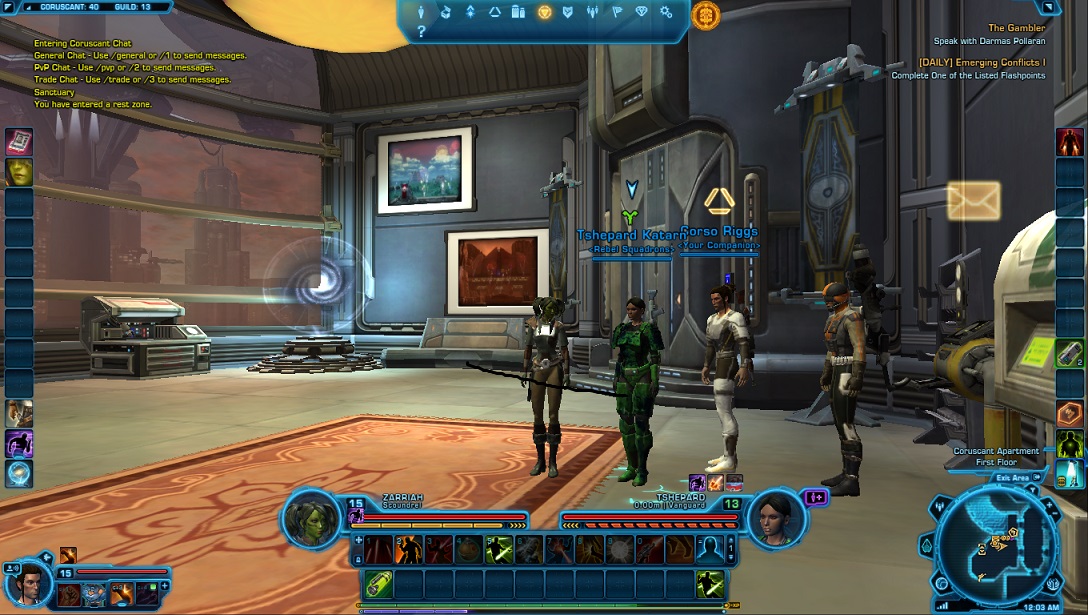Screen dimensions: 1088x615
Task: Open the preferences gears icon in the menu bar
Action: 667,12
